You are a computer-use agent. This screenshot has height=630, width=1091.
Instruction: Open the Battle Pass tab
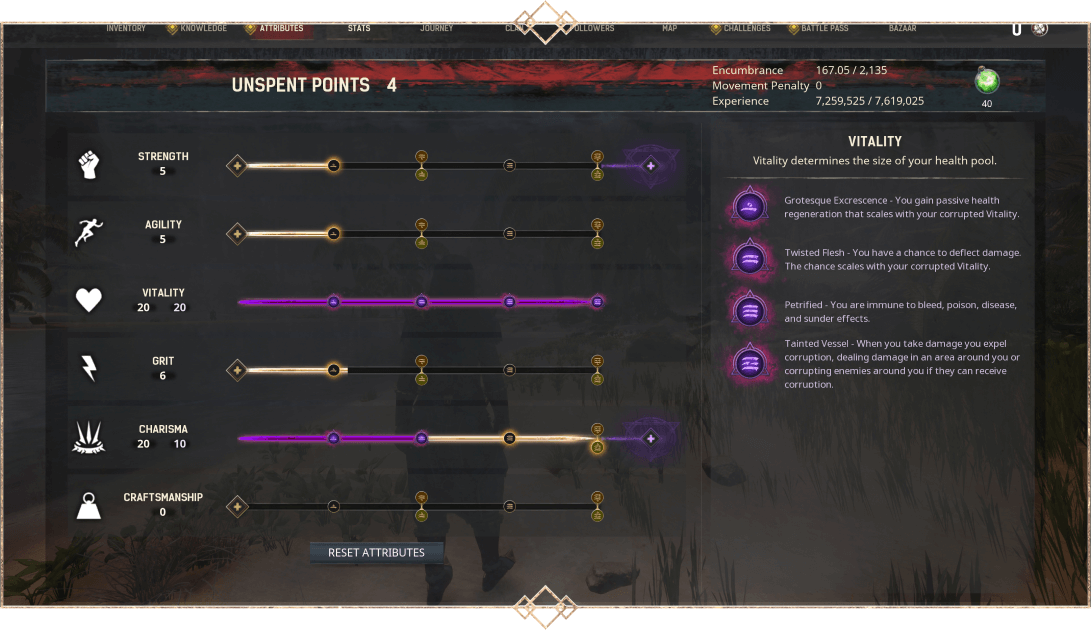click(x=825, y=28)
